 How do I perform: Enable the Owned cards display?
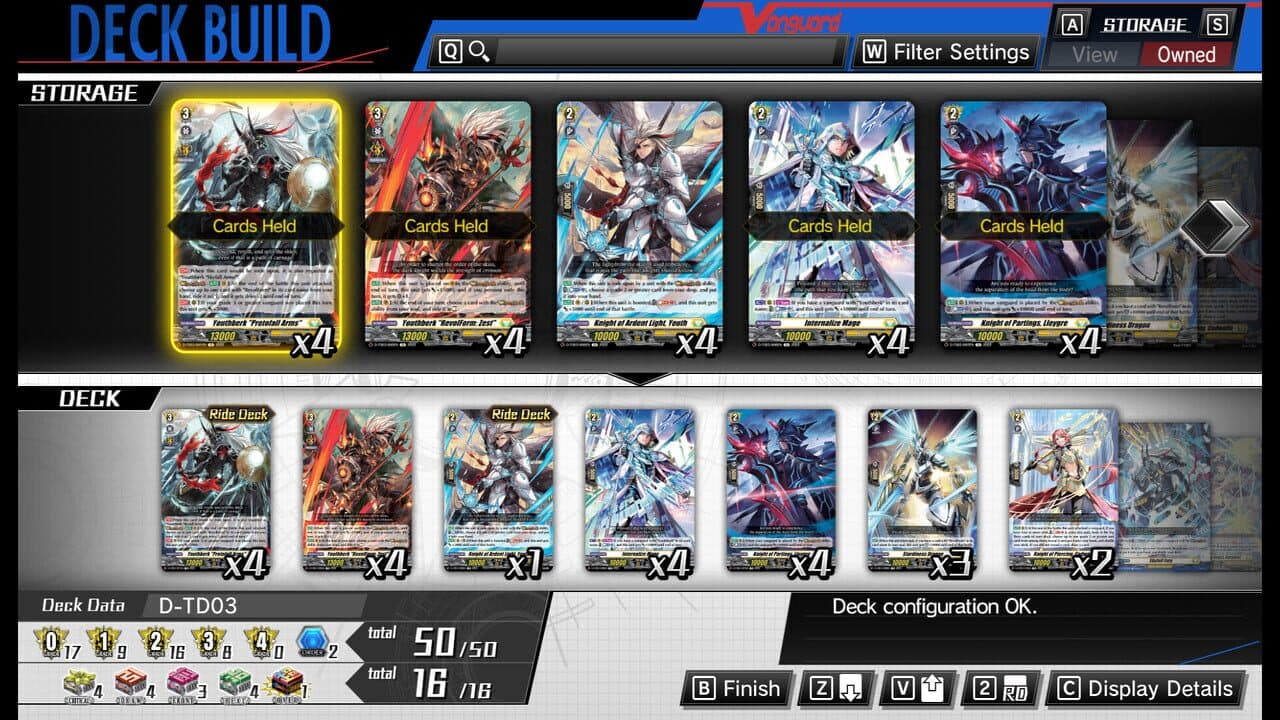coord(1186,54)
